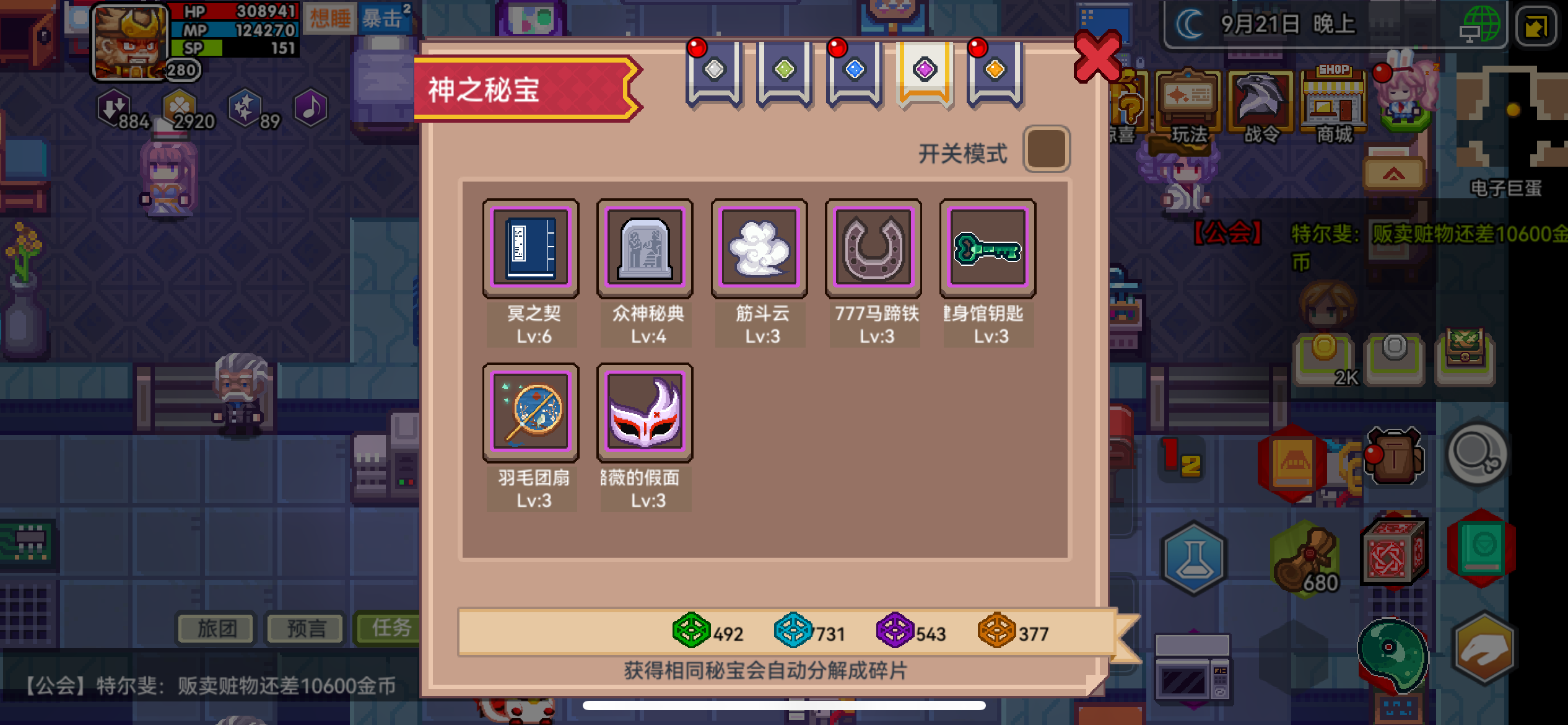Open the 羽毛团扇 fan treasure
Viewport: 1568px width, 725px height.
coord(530,411)
